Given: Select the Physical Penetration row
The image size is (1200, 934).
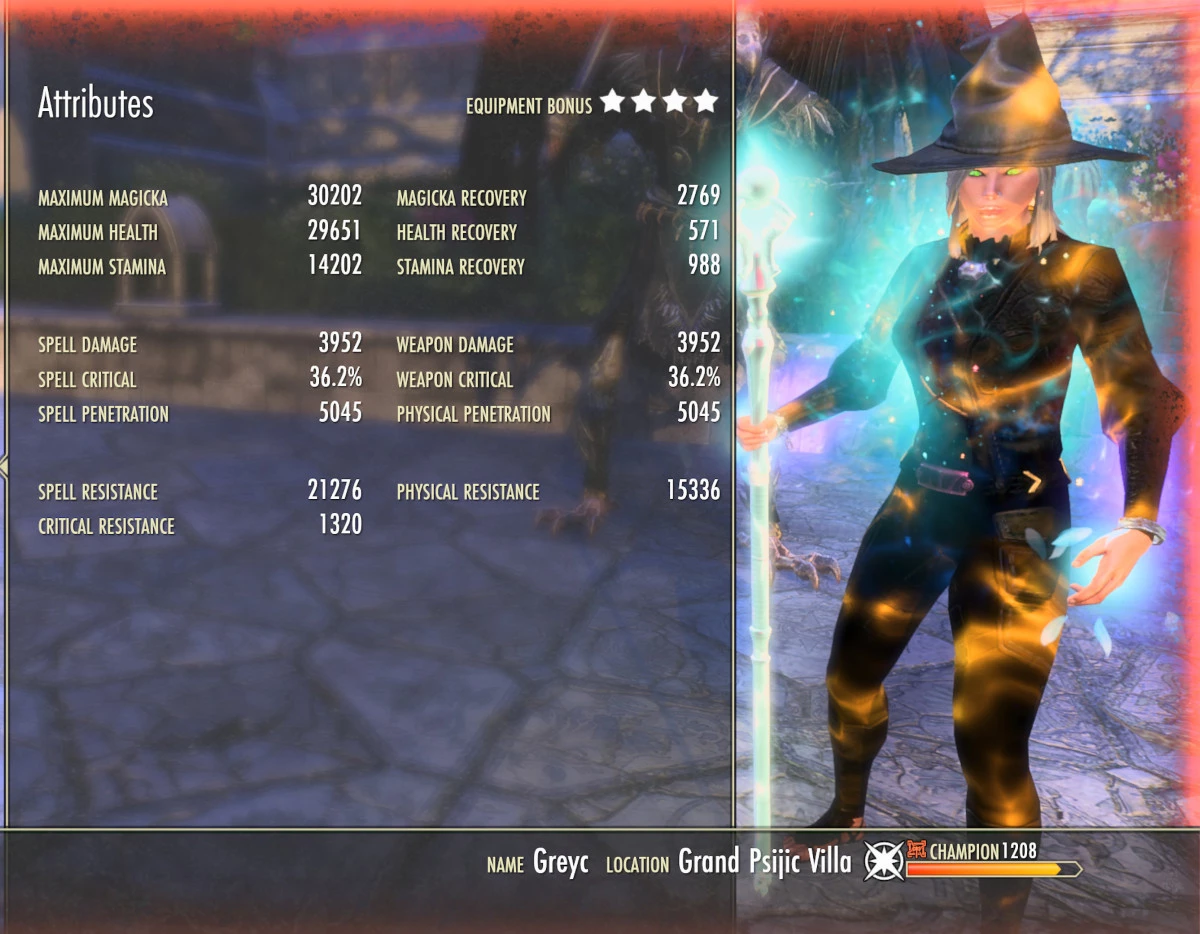Looking at the screenshot, I should click(558, 413).
